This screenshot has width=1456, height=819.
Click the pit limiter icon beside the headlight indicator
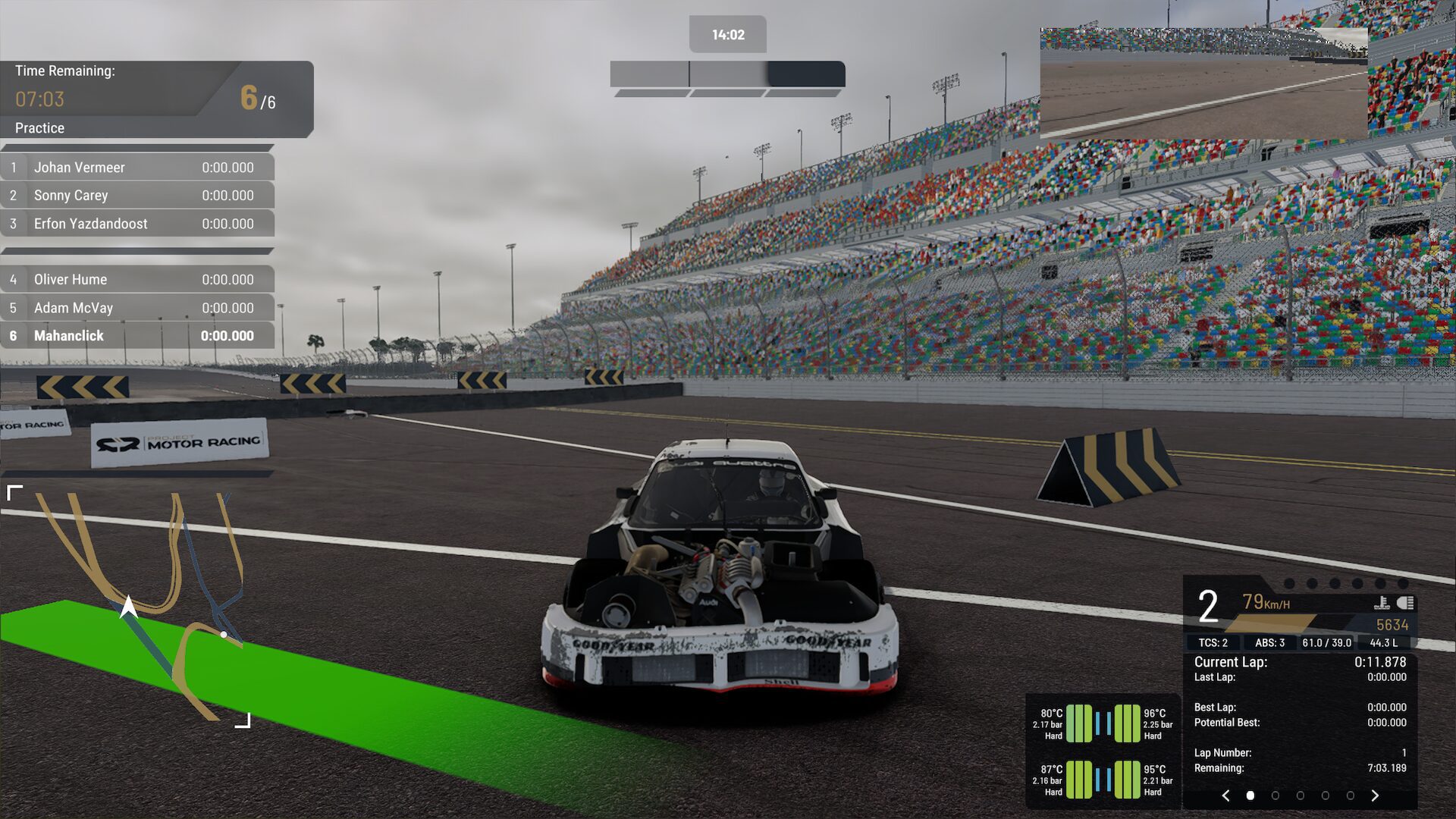click(x=1382, y=603)
